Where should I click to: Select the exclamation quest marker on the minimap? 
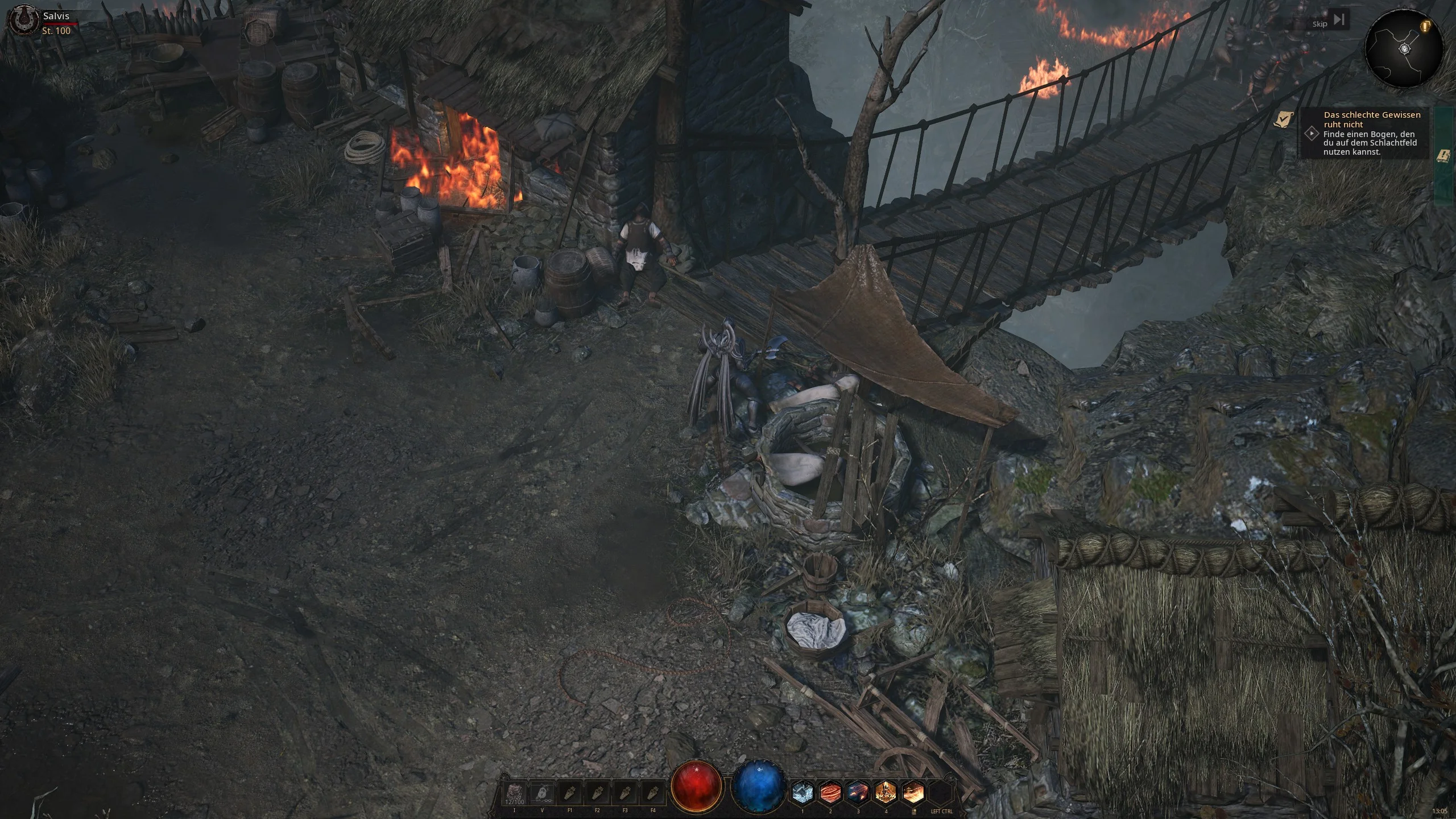[x=1425, y=26]
